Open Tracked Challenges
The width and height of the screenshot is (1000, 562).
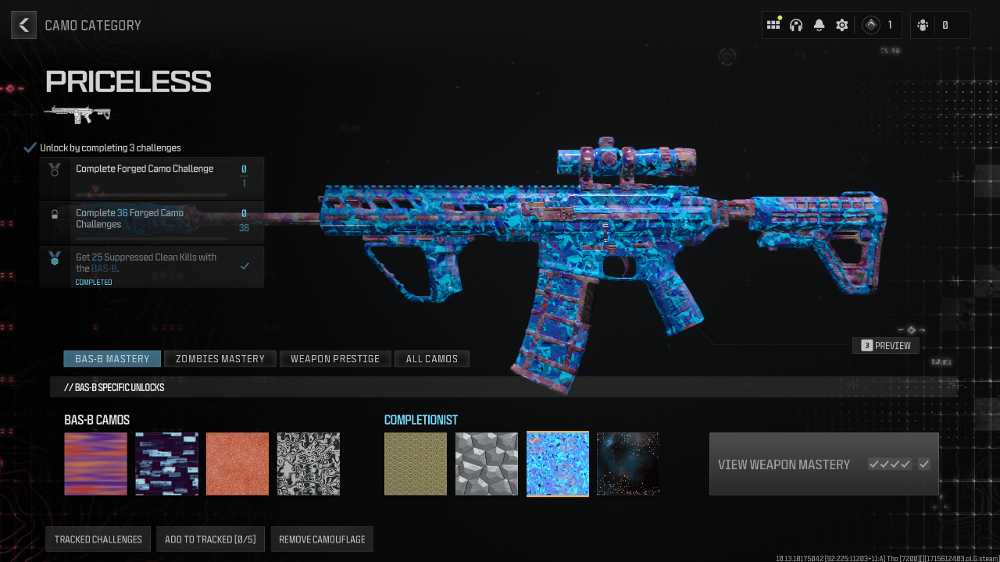[x=98, y=539]
